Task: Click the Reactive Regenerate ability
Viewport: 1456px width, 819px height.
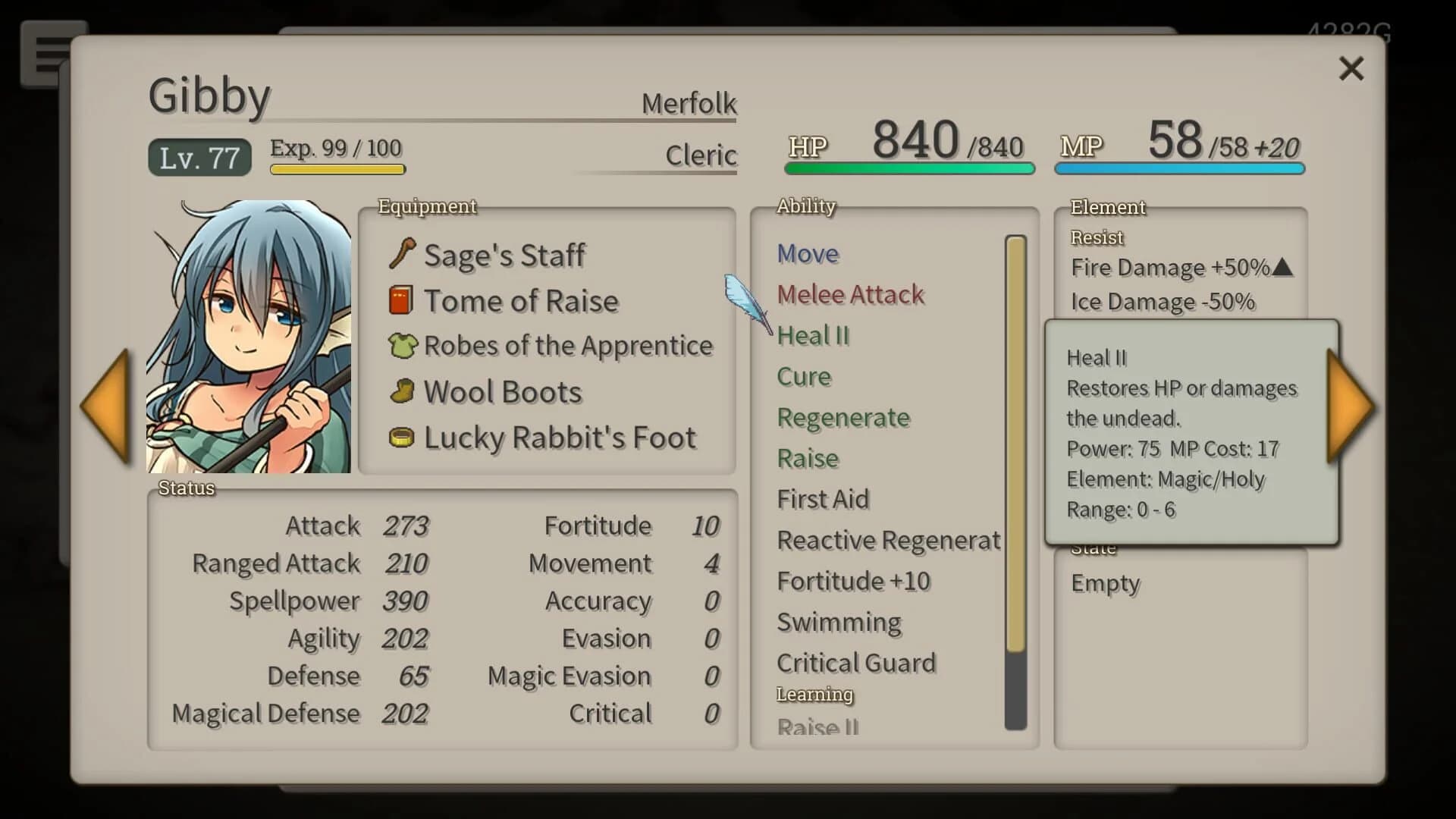Action: 889,540
